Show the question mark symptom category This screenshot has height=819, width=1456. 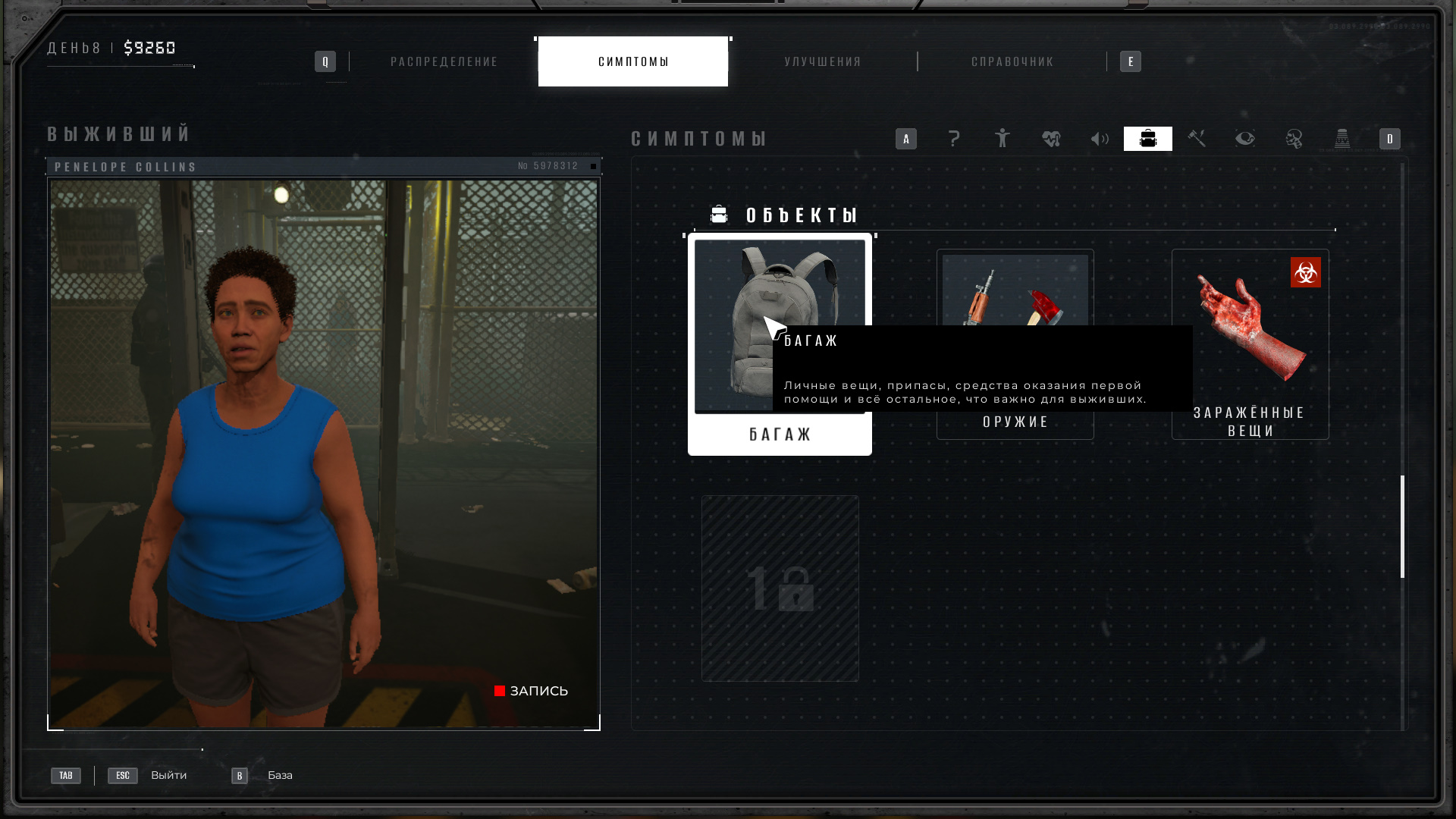pyautogui.click(x=954, y=139)
